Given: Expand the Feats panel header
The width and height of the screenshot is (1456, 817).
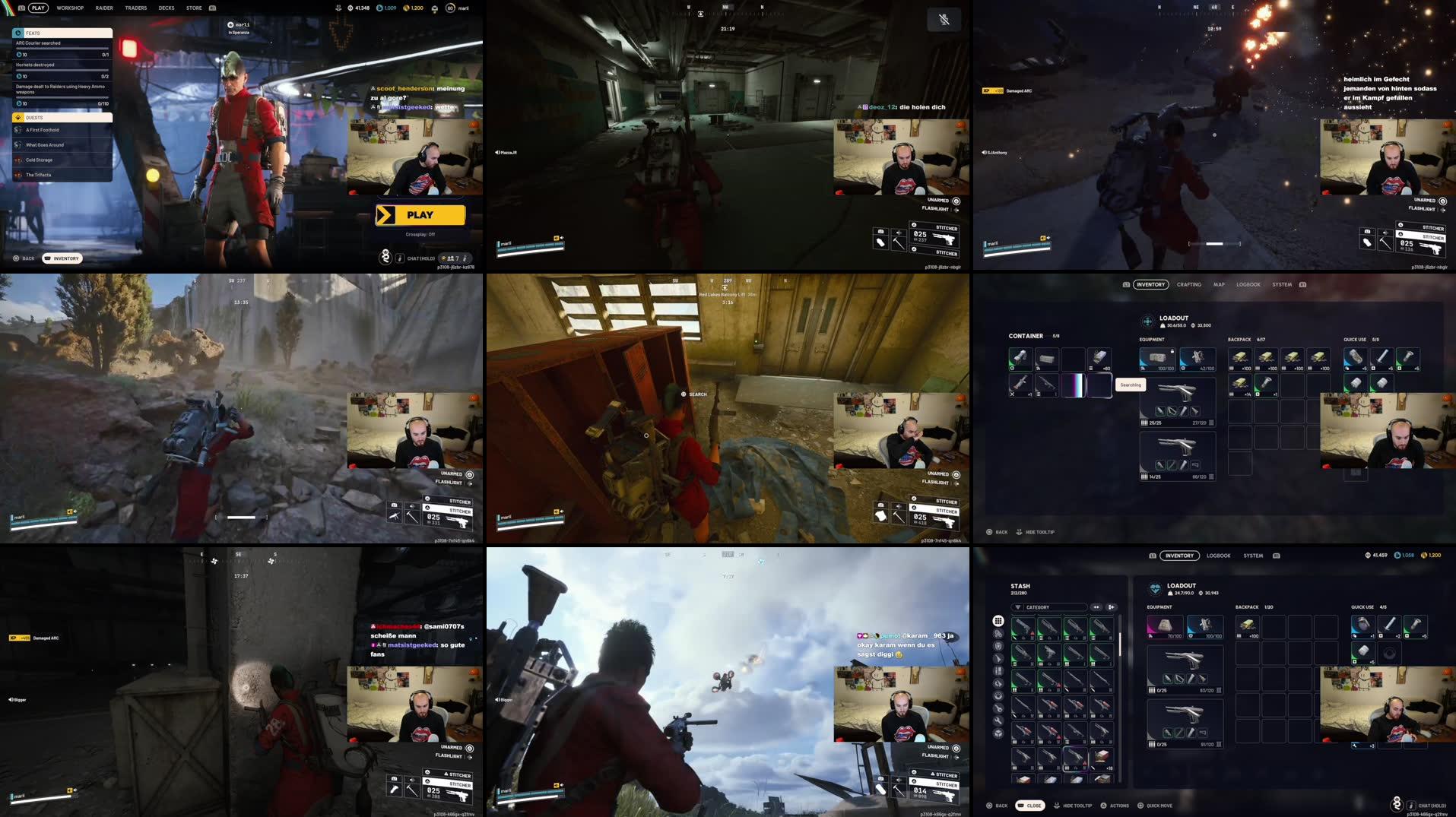Looking at the screenshot, I should pos(61,33).
